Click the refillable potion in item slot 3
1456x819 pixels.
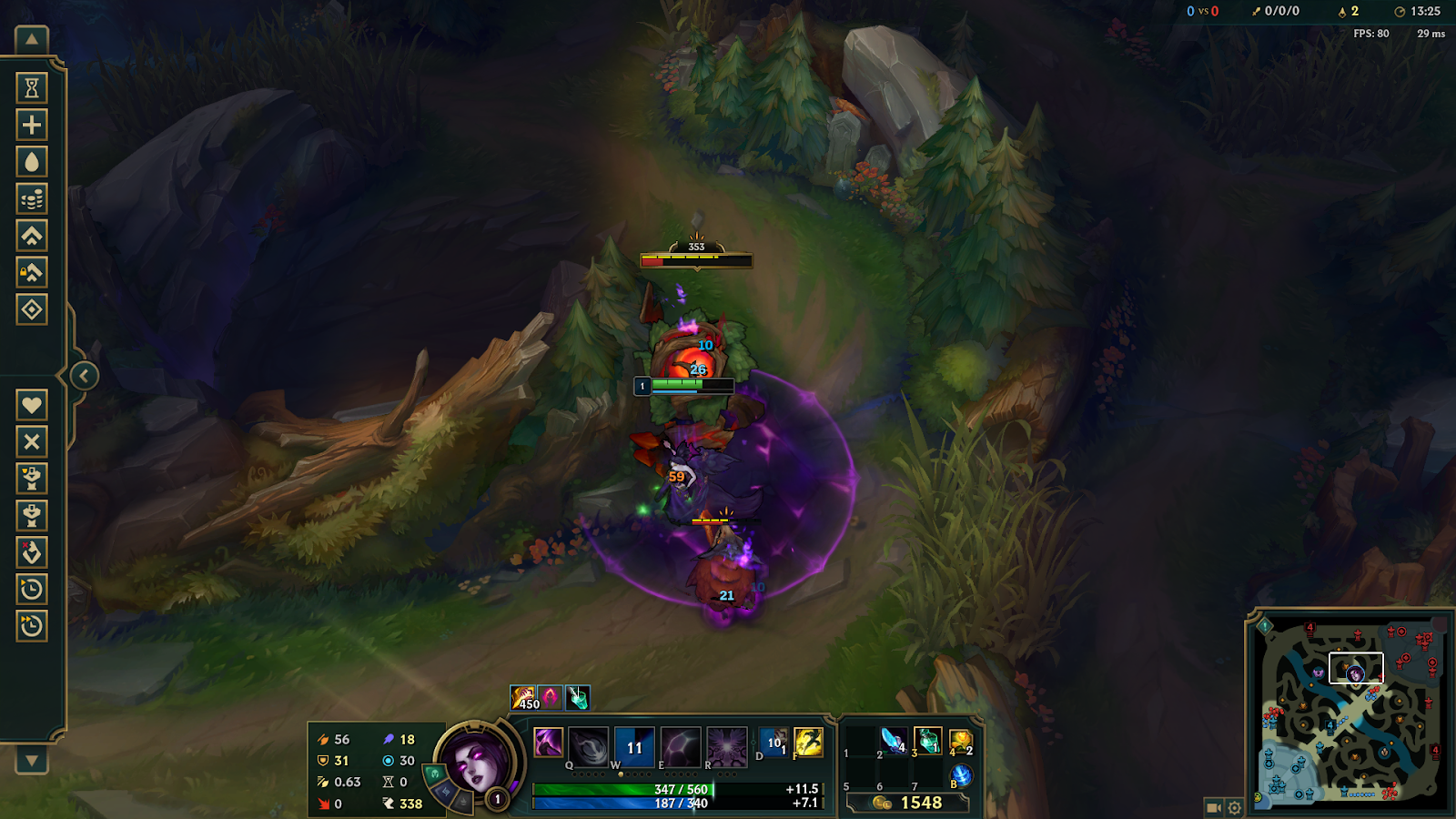pos(929,742)
